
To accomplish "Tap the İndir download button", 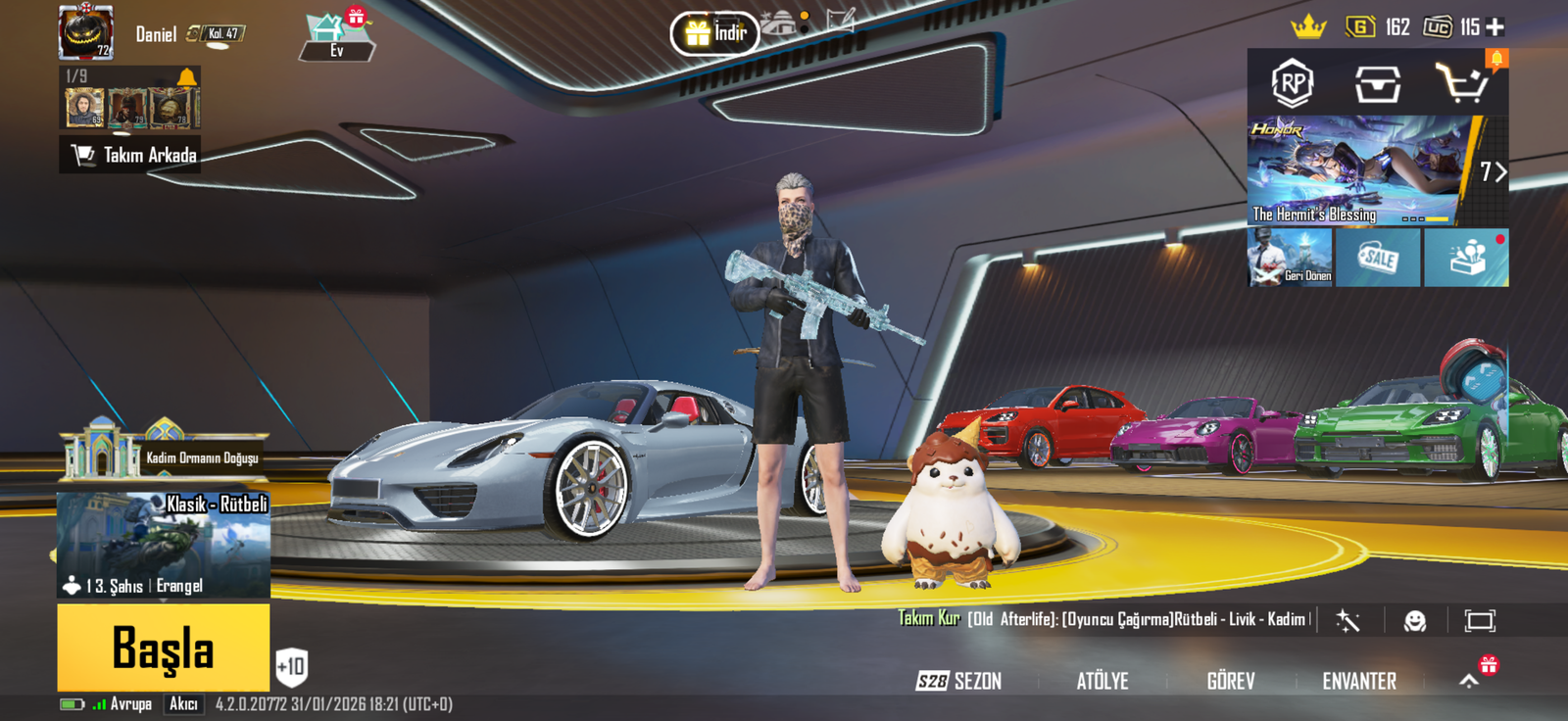I will pyautogui.click(x=715, y=33).
